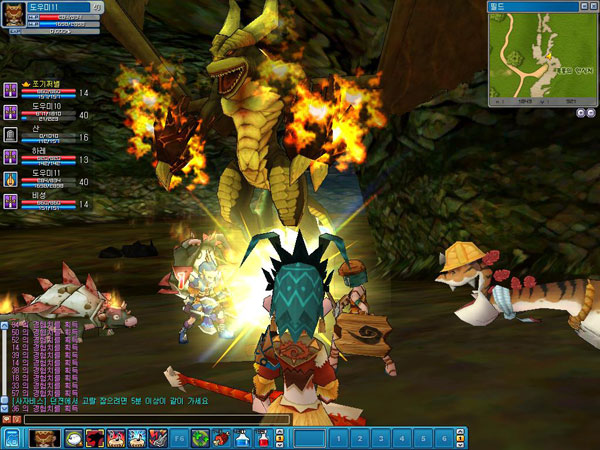Open the blue menu button at bar's left end
The height and width of the screenshot is (450, 600).
pos(11,438)
